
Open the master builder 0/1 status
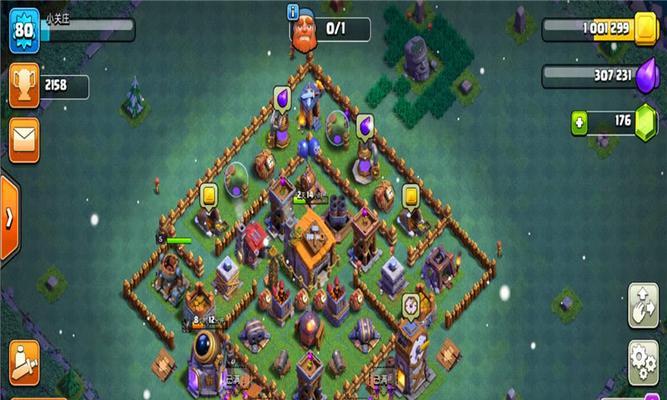coord(332,30)
